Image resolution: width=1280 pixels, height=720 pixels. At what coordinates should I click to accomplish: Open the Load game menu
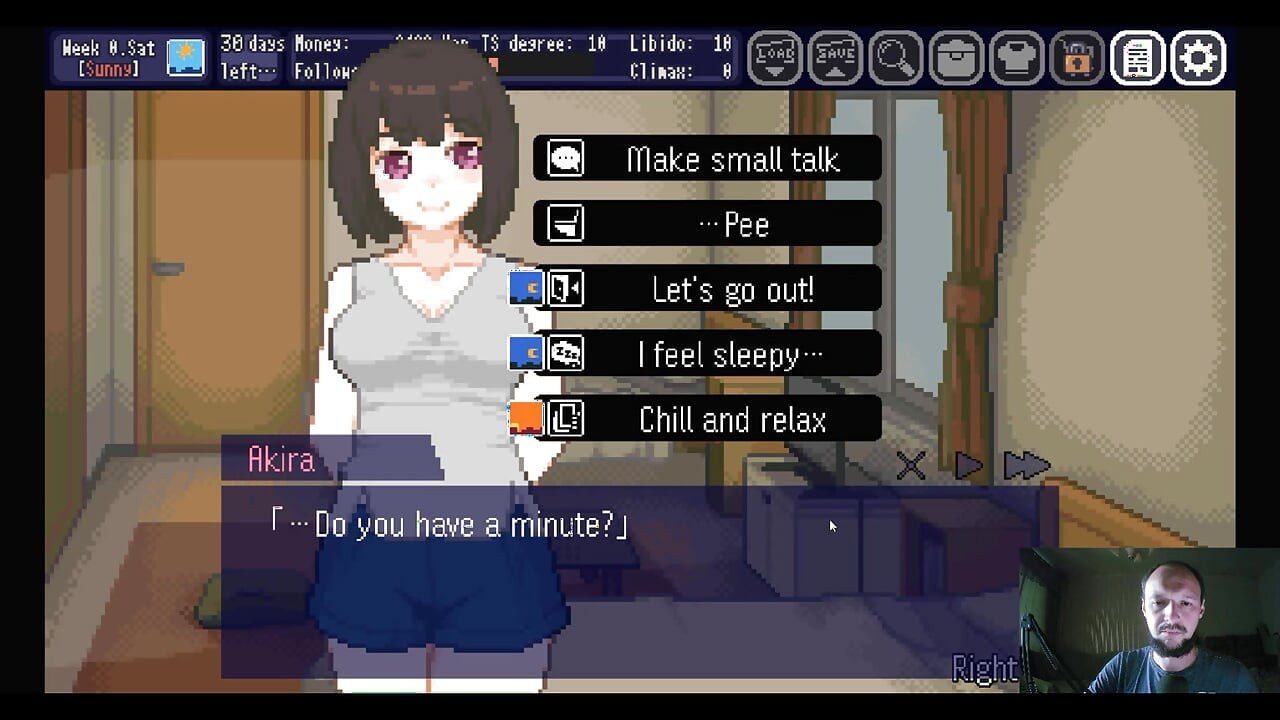(x=775, y=58)
